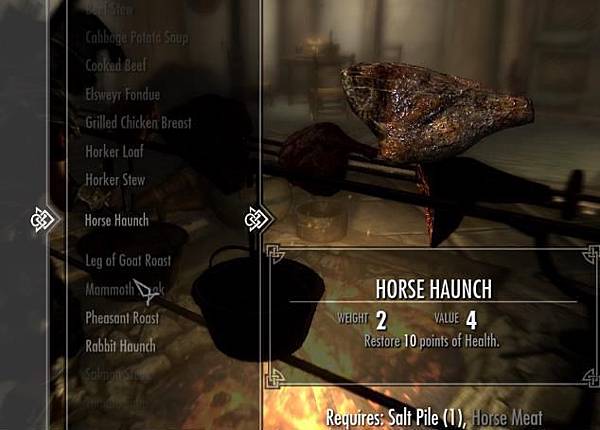Select Pheasant Roast from the list

point(122,318)
